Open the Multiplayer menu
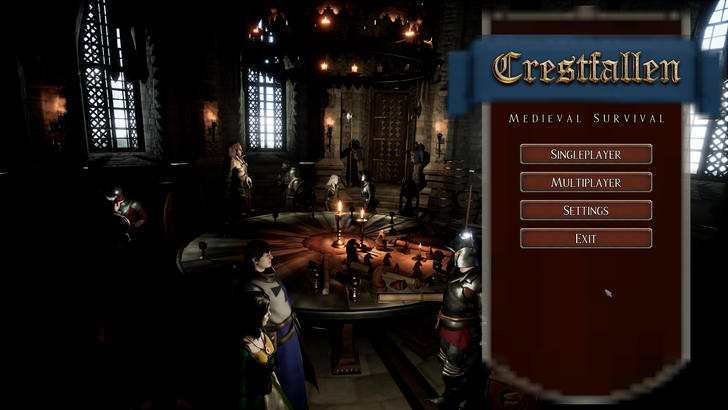The height and width of the screenshot is (410, 728). click(x=586, y=182)
